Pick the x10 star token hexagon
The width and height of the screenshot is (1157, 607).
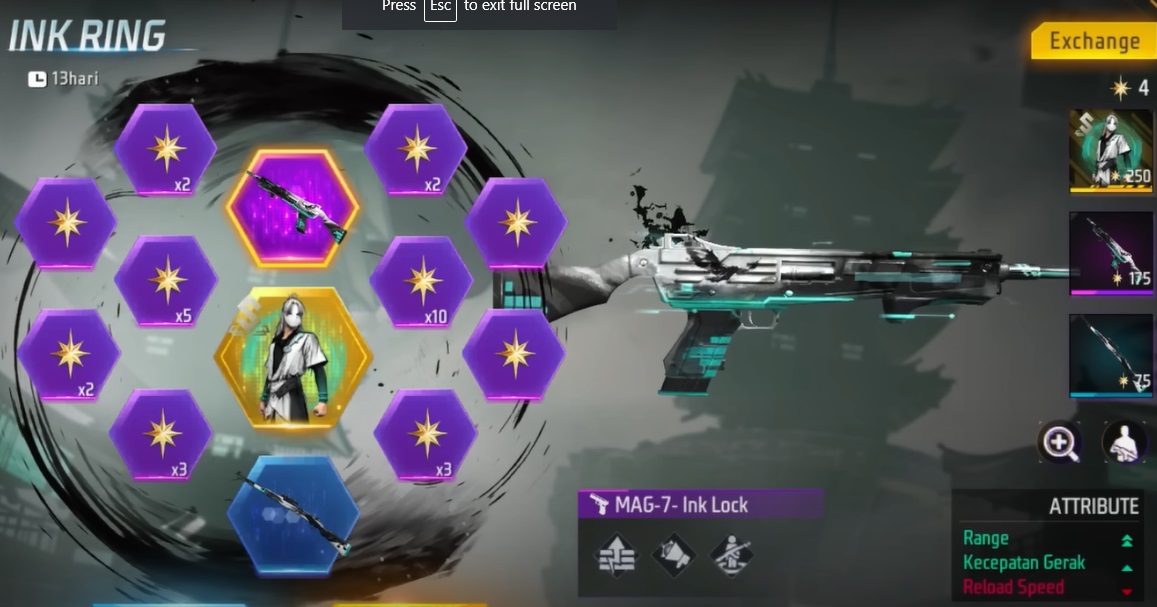(x=420, y=282)
